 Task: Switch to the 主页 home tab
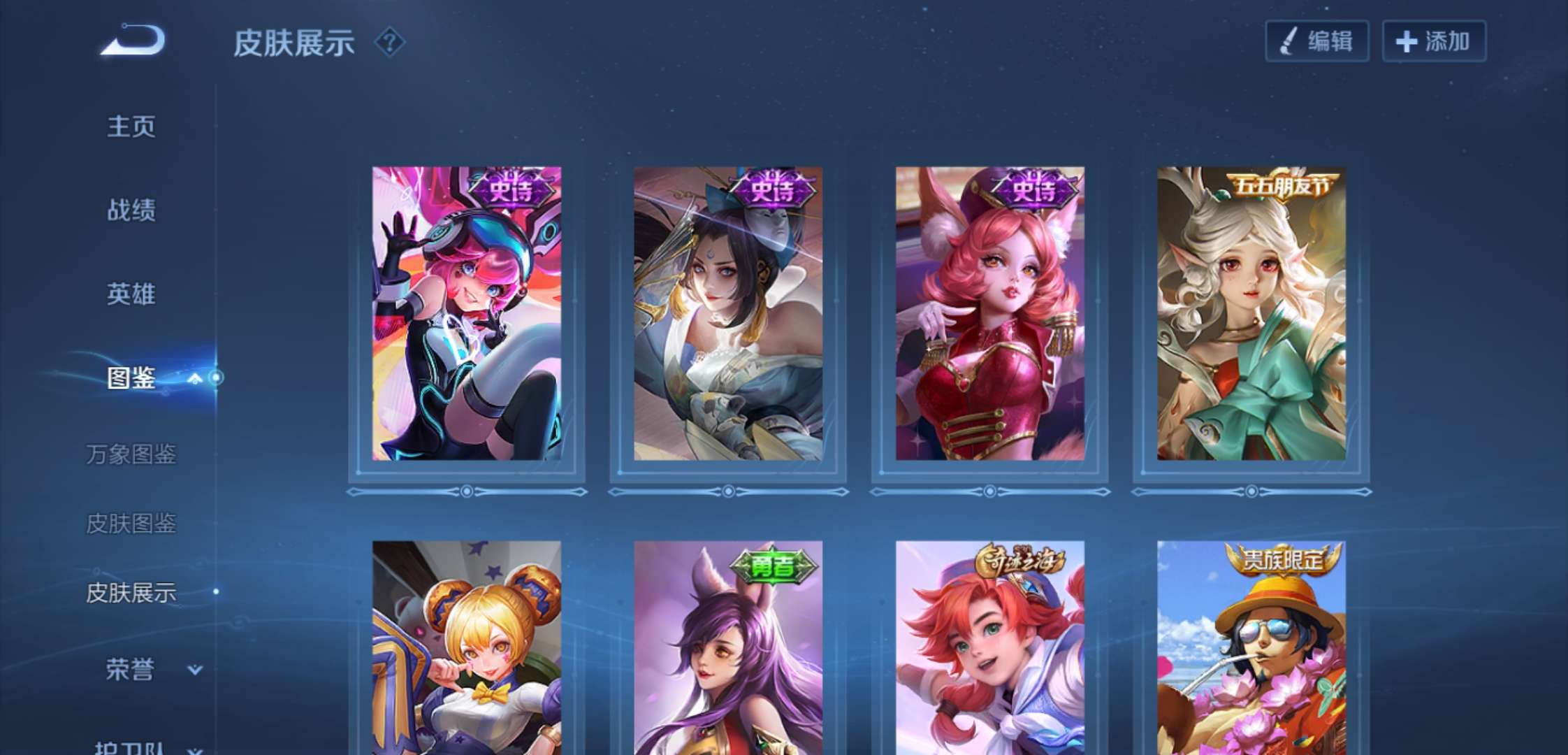(x=131, y=127)
